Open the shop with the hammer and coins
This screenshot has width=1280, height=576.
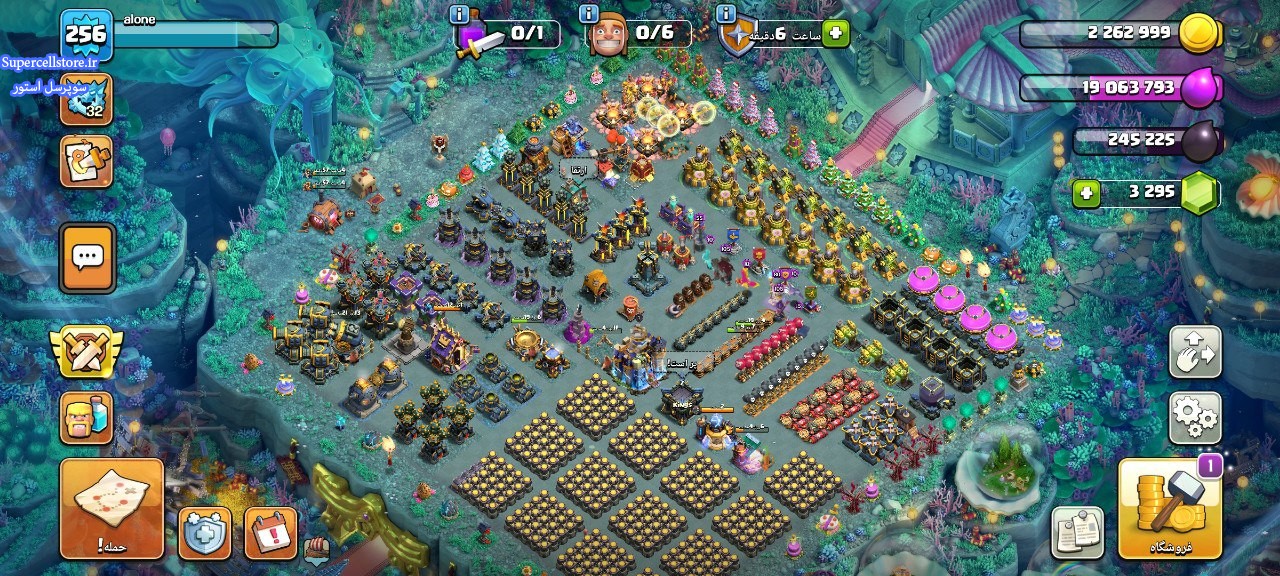coord(1169,508)
